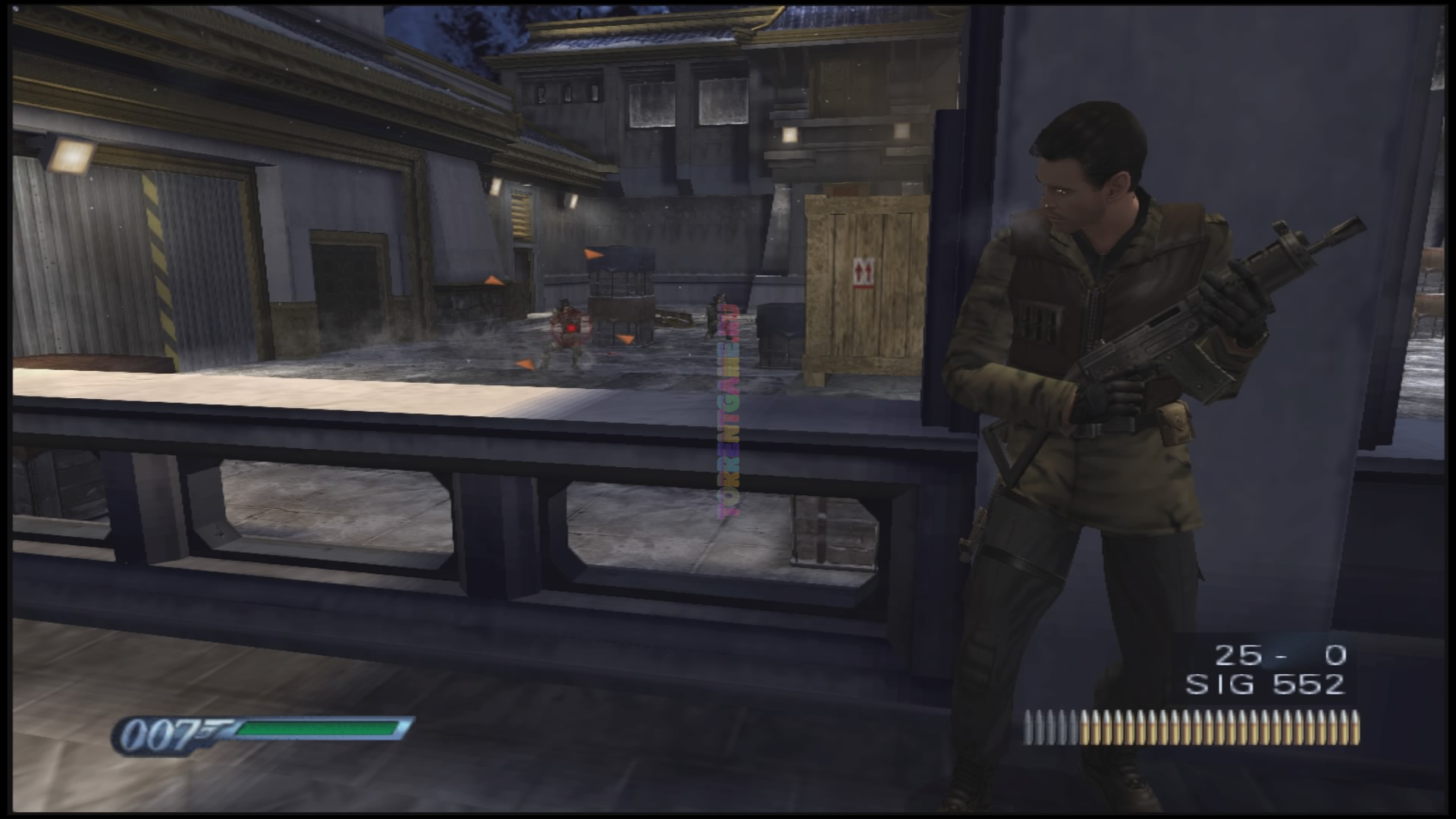This screenshot has height=819, width=1456.
Task: Select the SIG 552 weapon label
Action: point(1265,685)
